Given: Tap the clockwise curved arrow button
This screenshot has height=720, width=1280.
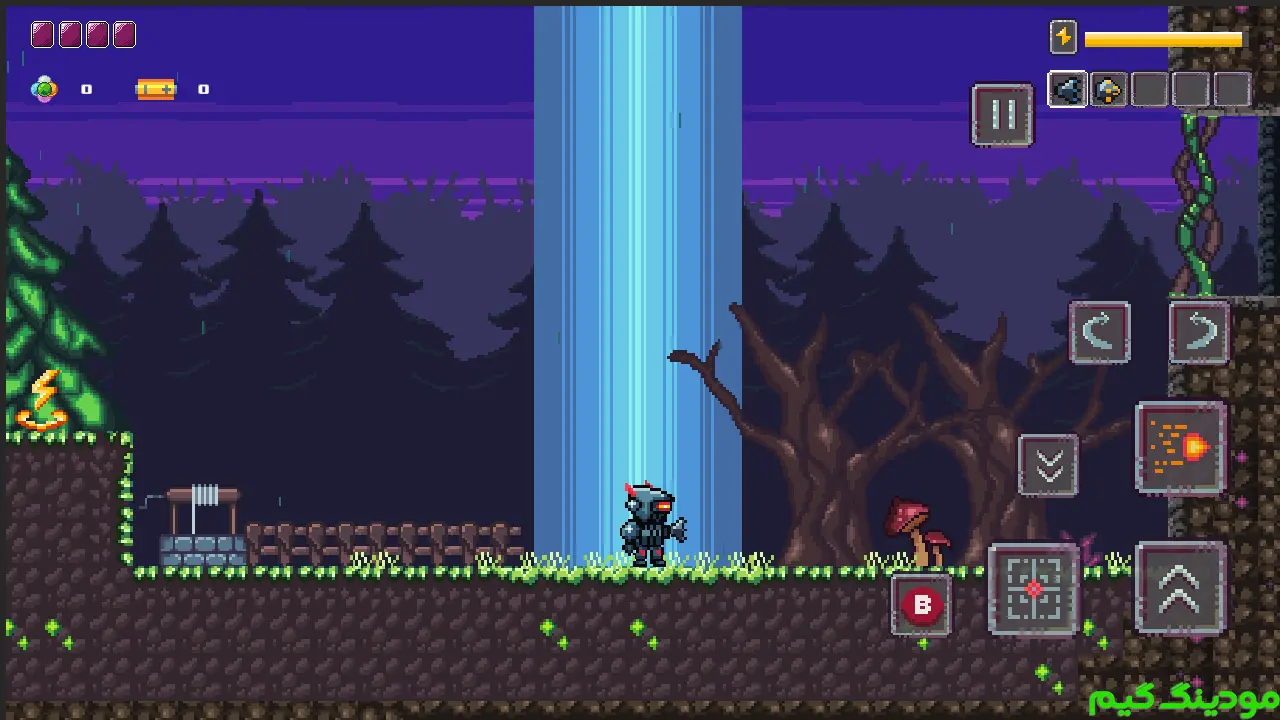Looking at the screenshot, I should (x=1199, y=332).
